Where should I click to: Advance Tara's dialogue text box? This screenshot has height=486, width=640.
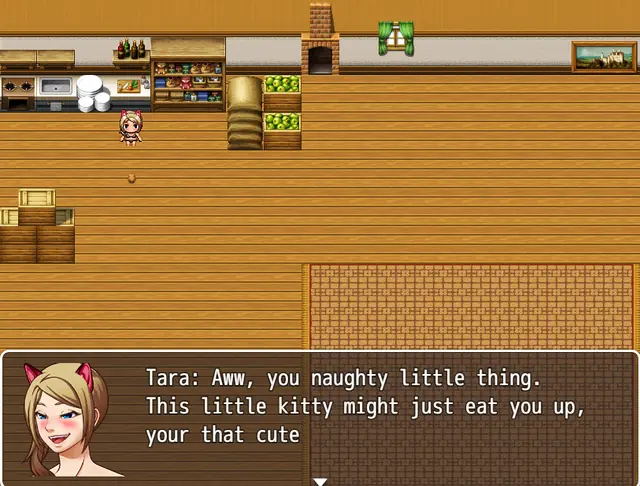pyautogui.click(x=380, y=410)
